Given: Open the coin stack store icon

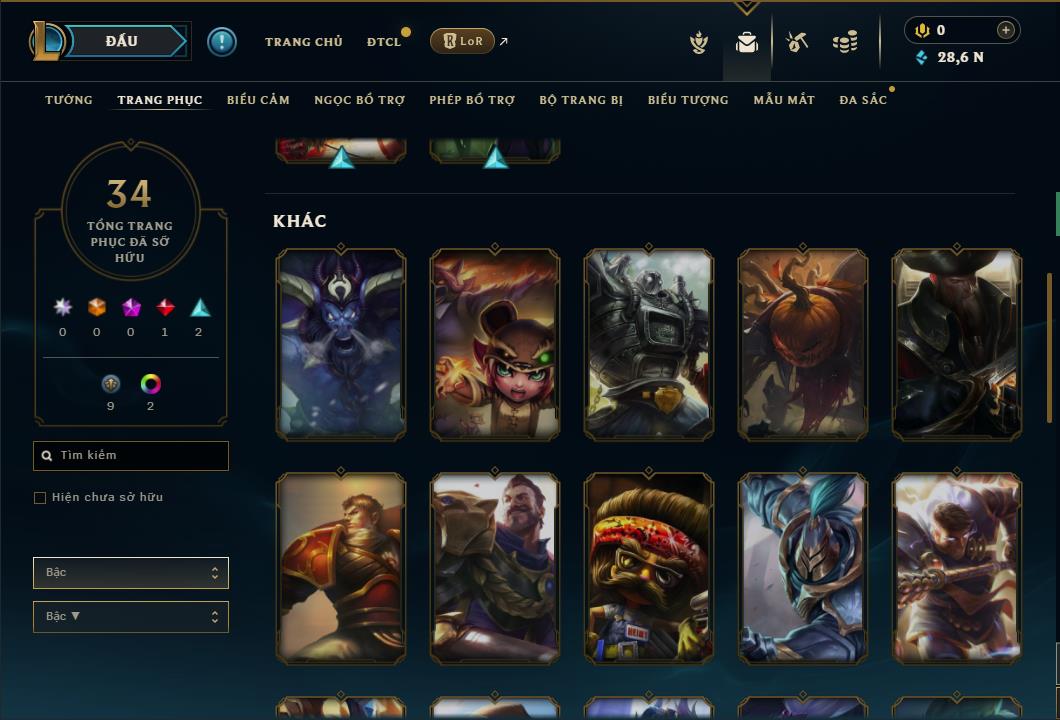Looking at the screenshot, I should 845,42.
